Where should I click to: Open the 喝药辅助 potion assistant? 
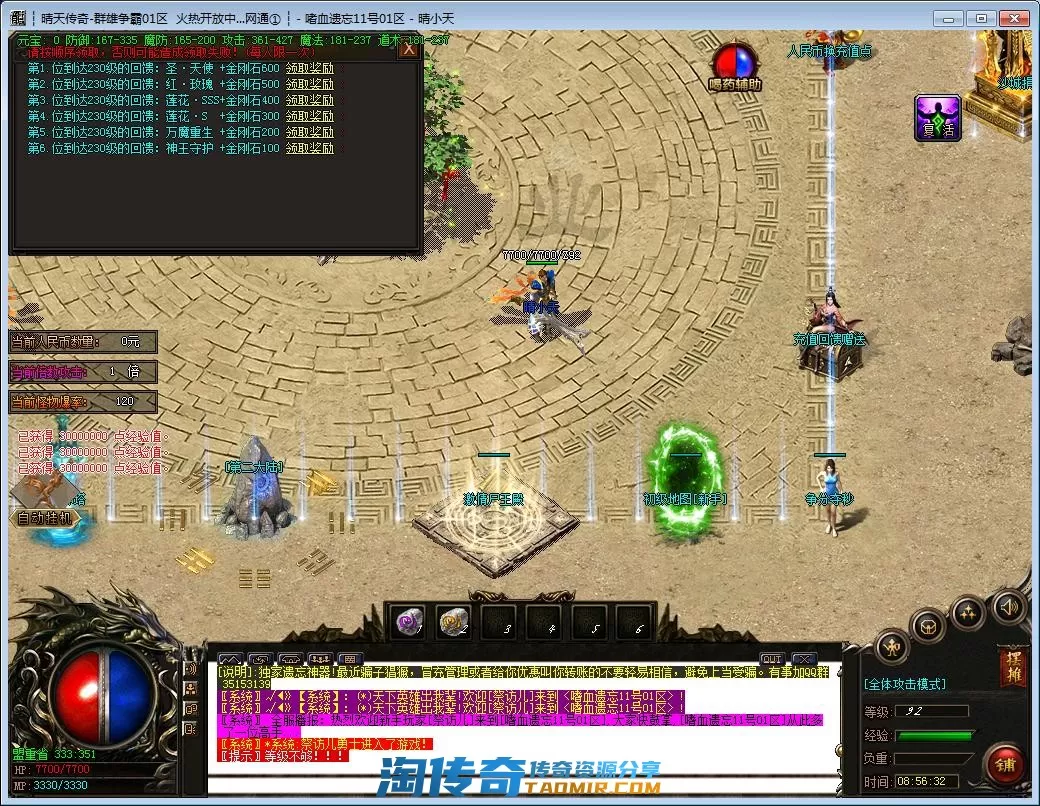[x=735, y=63]
